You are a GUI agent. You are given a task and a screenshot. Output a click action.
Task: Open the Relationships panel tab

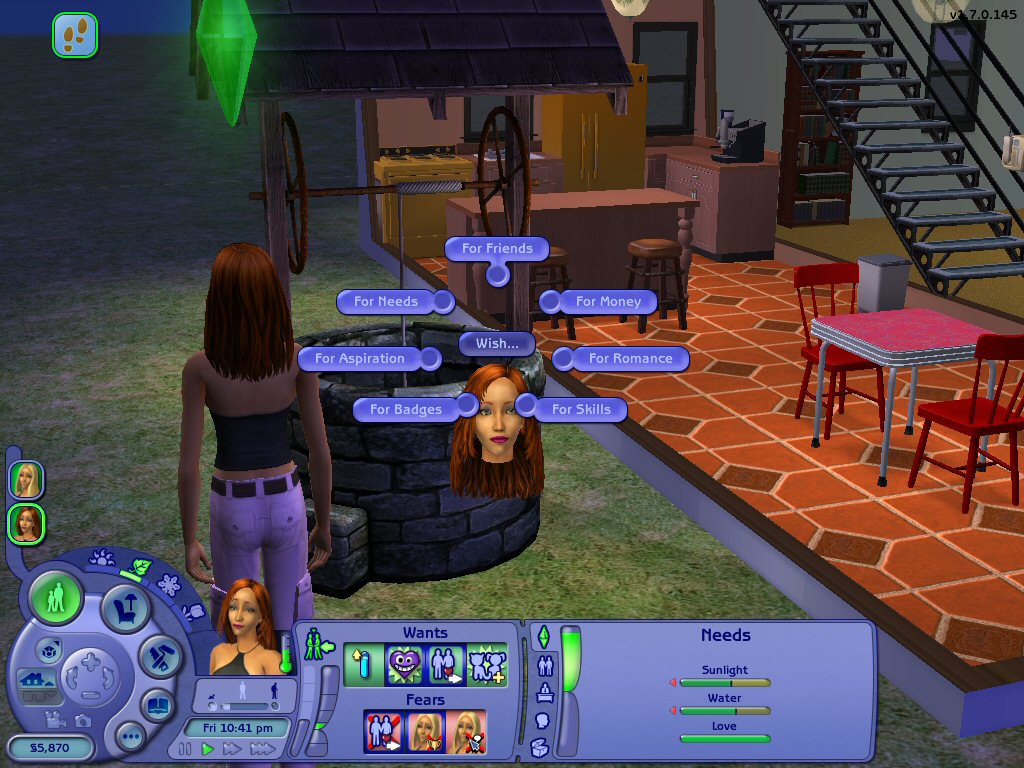pyautogui.click(x=546, y=664)
